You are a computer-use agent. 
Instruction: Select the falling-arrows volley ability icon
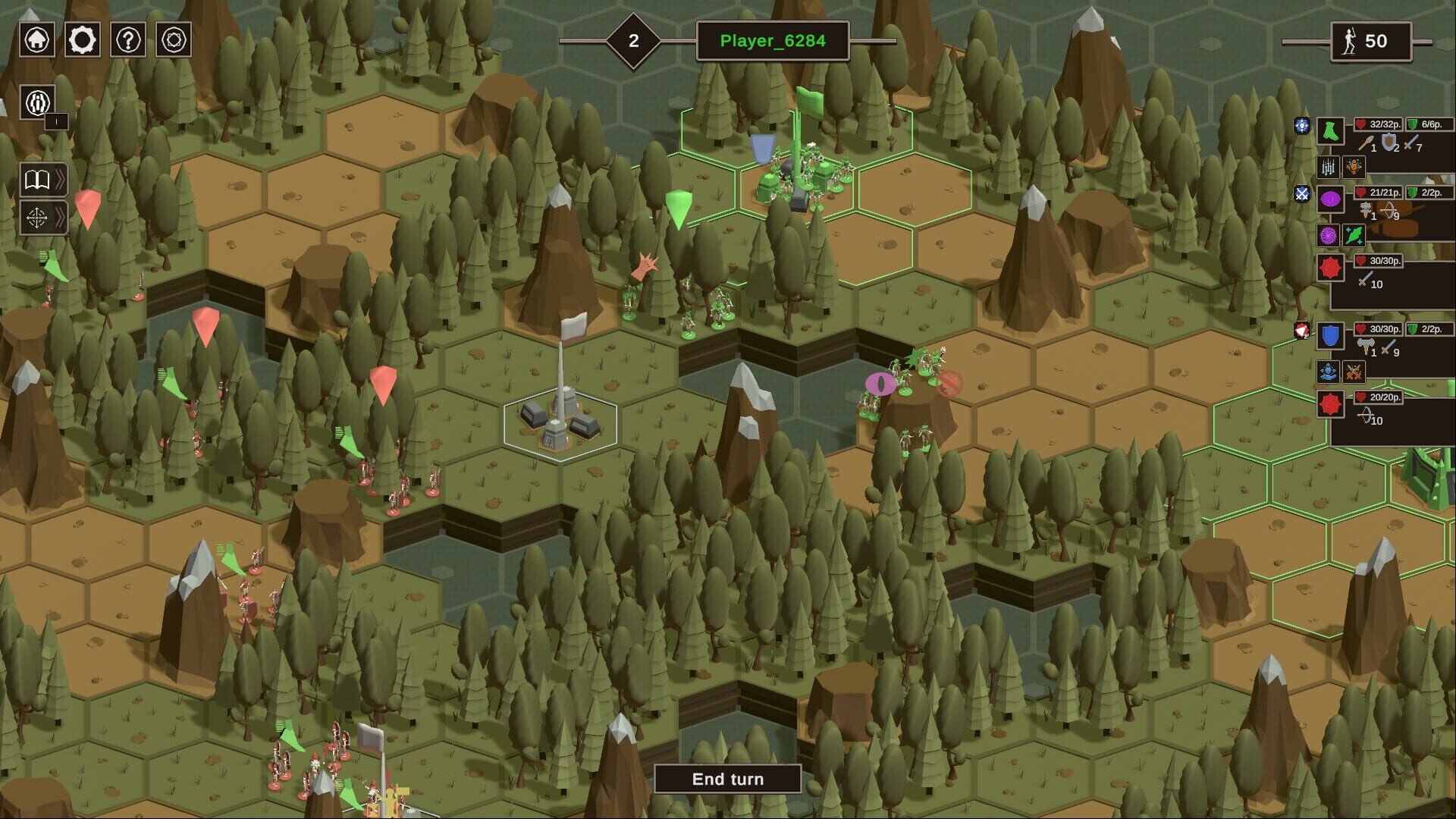pyautogui.click(x=1329, y=168)
